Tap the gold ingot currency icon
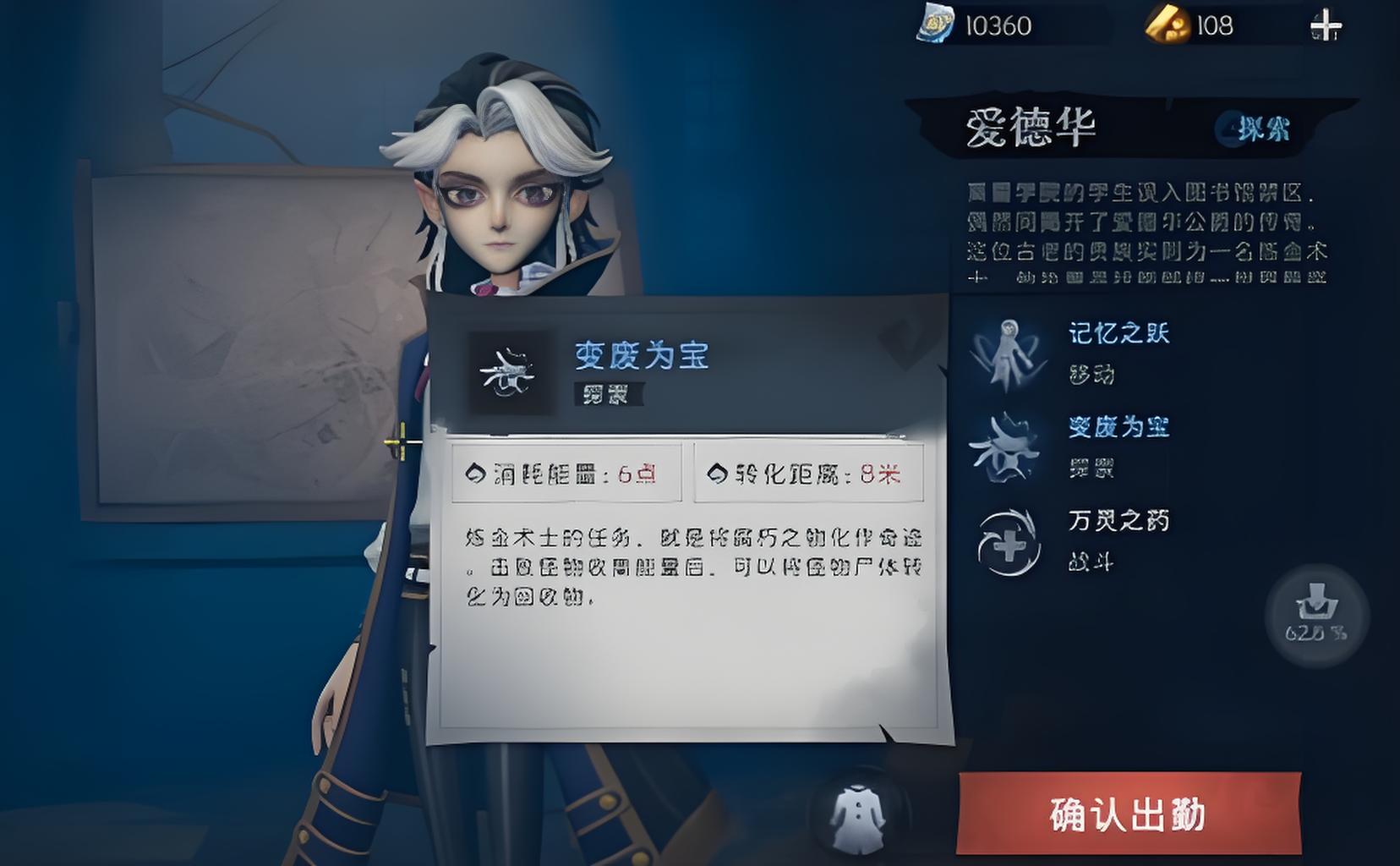The height and width of the screenshot is (866, 1400). pos(1168,25)
